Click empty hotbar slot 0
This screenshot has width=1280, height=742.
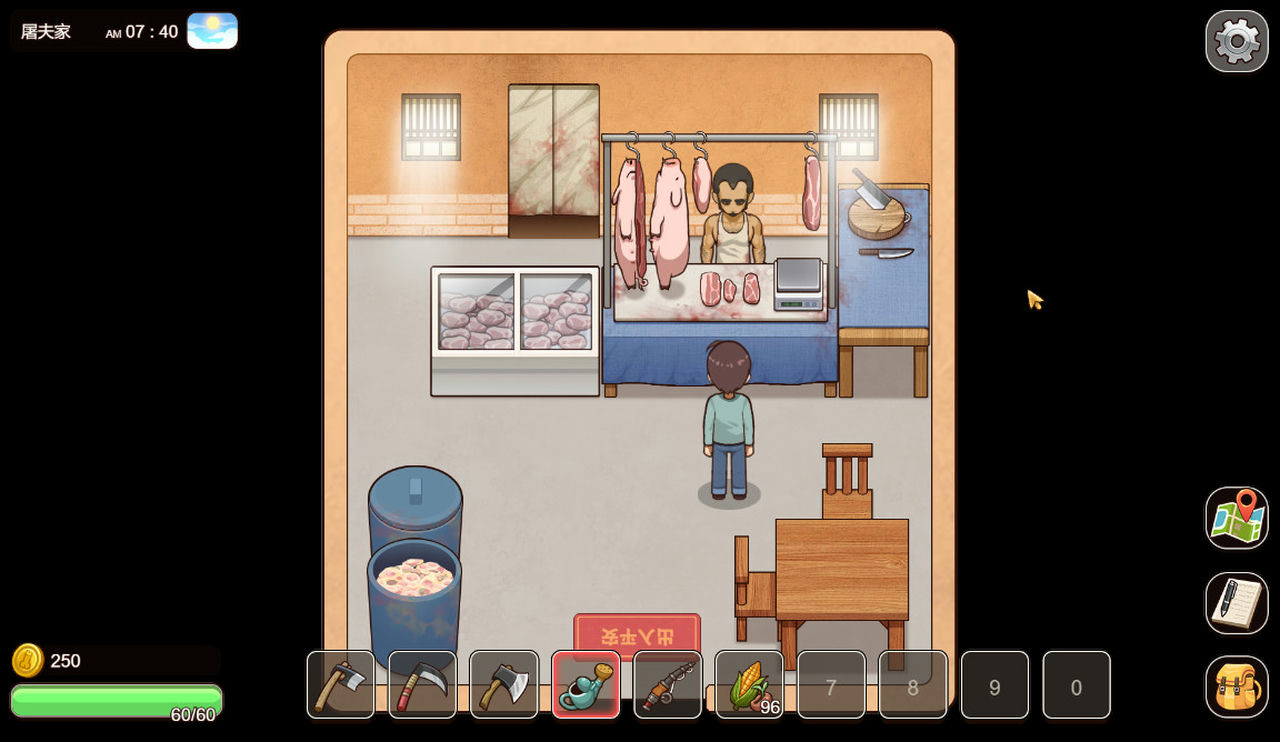point(1076,686)
